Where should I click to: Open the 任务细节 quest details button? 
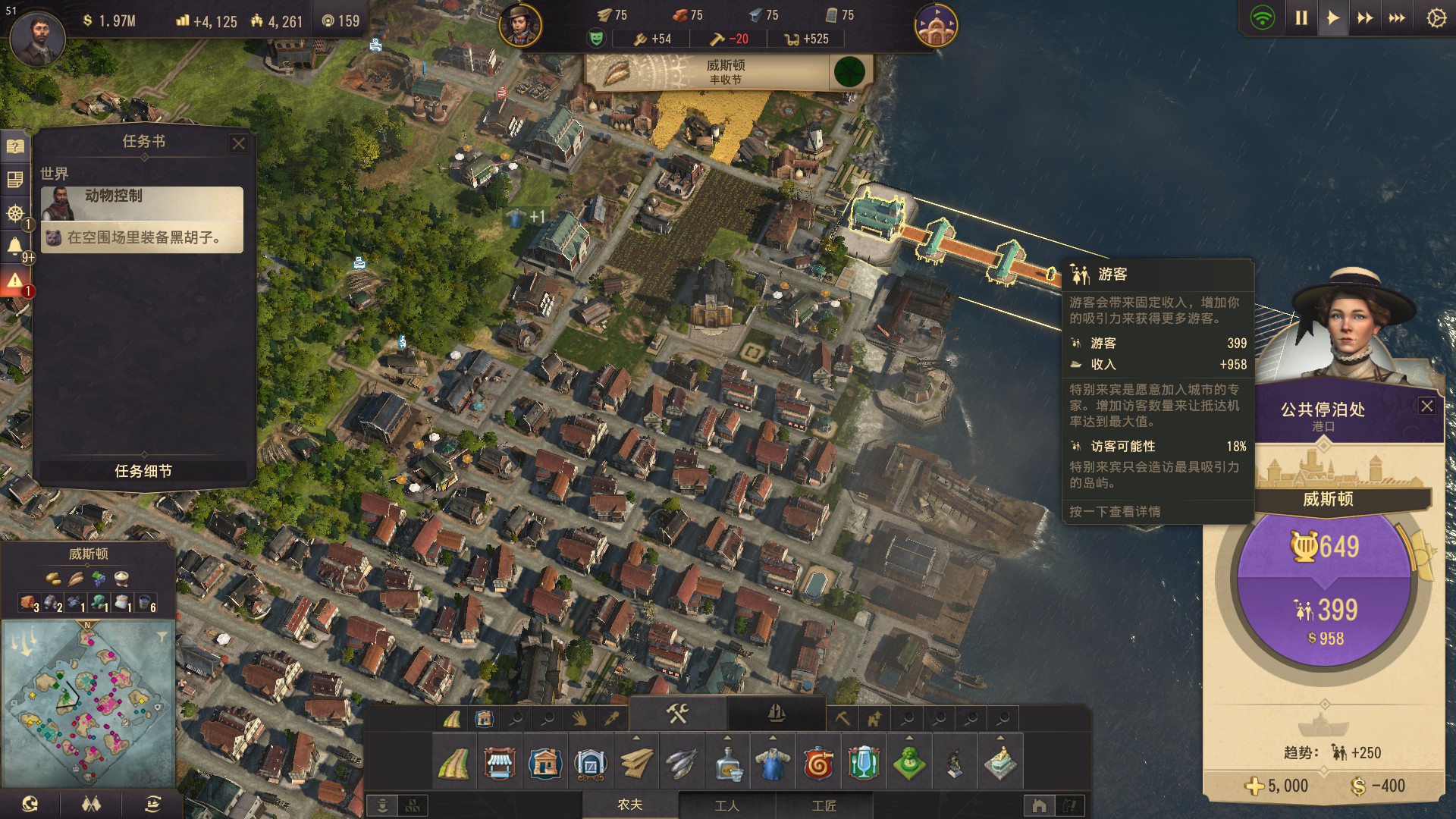(x=143, y=471)
